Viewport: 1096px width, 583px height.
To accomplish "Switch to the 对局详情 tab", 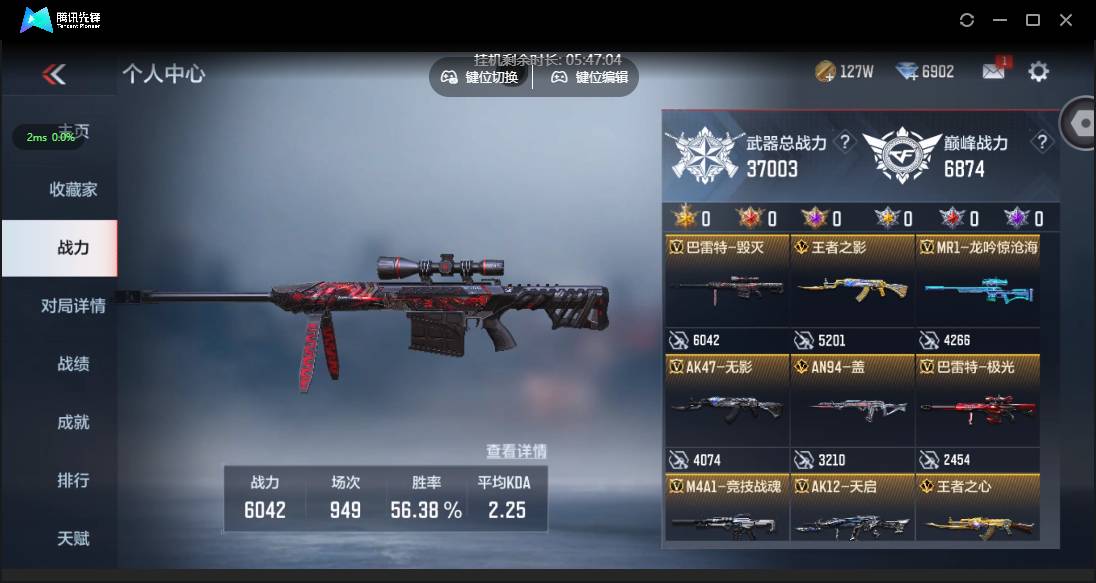I will [x=73, y=306].
